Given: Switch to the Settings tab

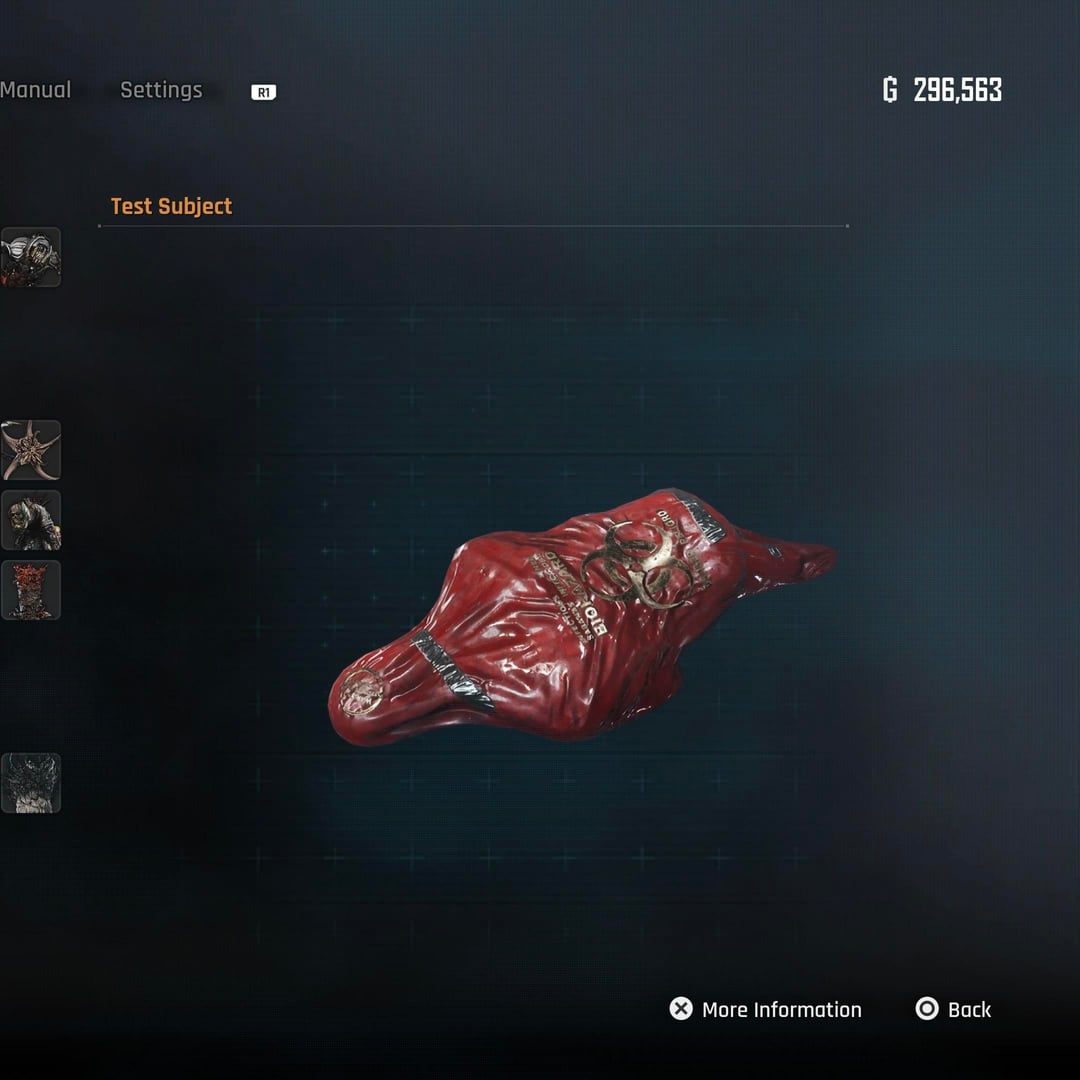Looking at the screenshot, I should pyautogui.click(x=161, y=90).
